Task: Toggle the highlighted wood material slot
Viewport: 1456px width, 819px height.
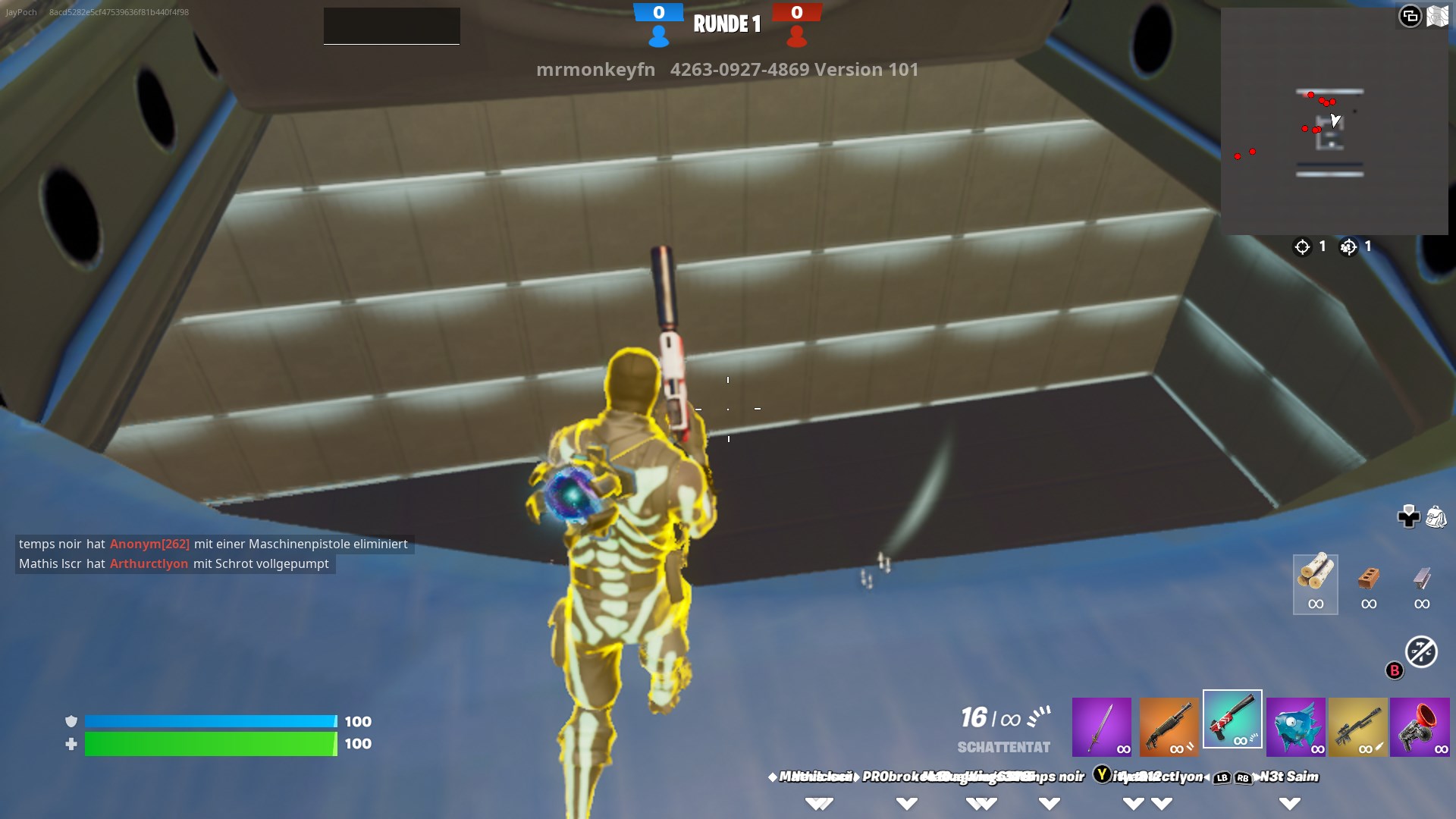Action: (x=1315, y=584)
